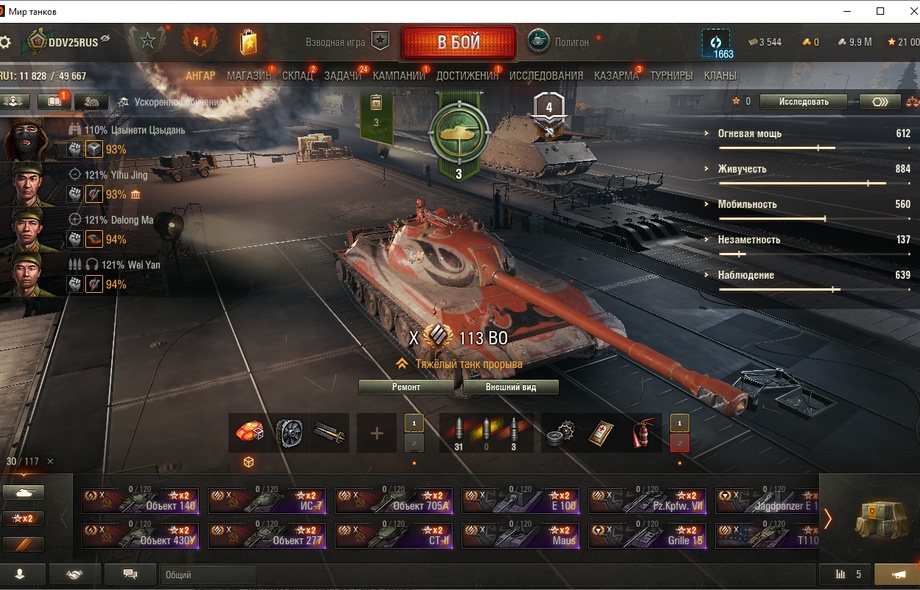The image size is (920, 590).
Task: Open the МАГАЗИН tab
Action: (248, 75)
